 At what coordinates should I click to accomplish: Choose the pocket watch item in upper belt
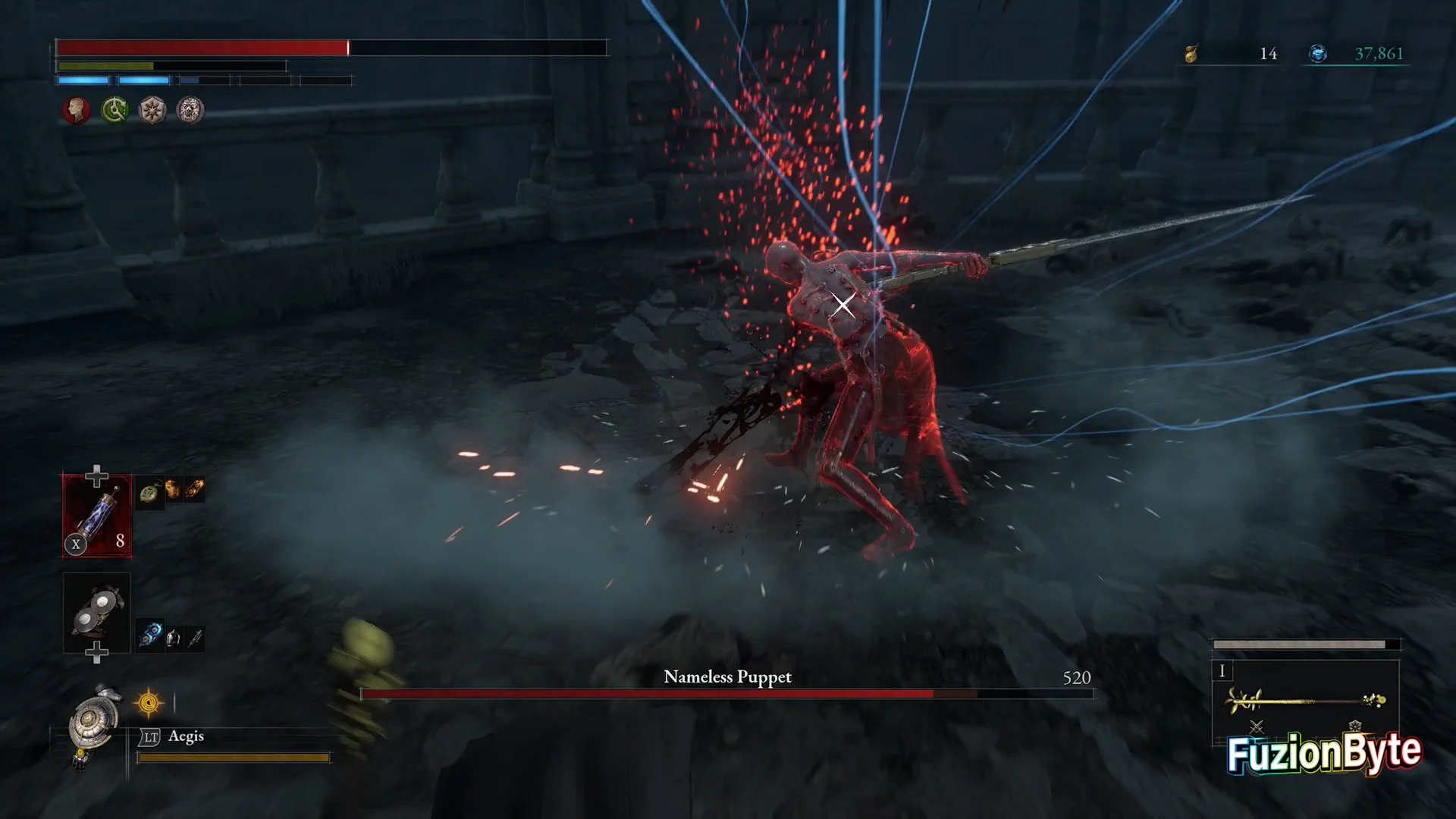(151, 493)
